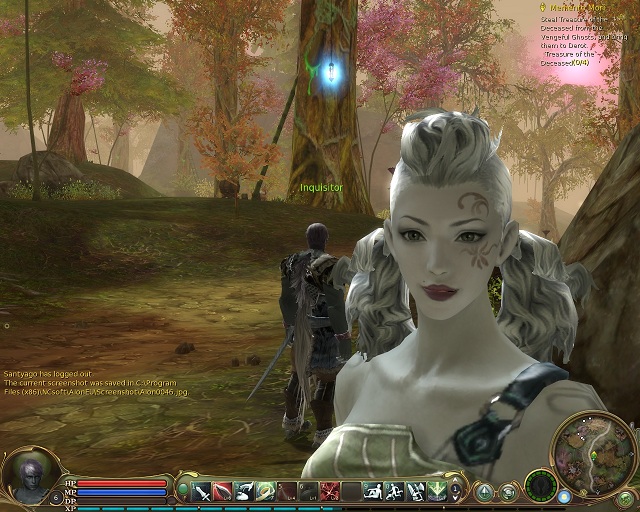Use the green downward-arrow skill
This screenshot has height=512, width=640.
tap(436, 491)
